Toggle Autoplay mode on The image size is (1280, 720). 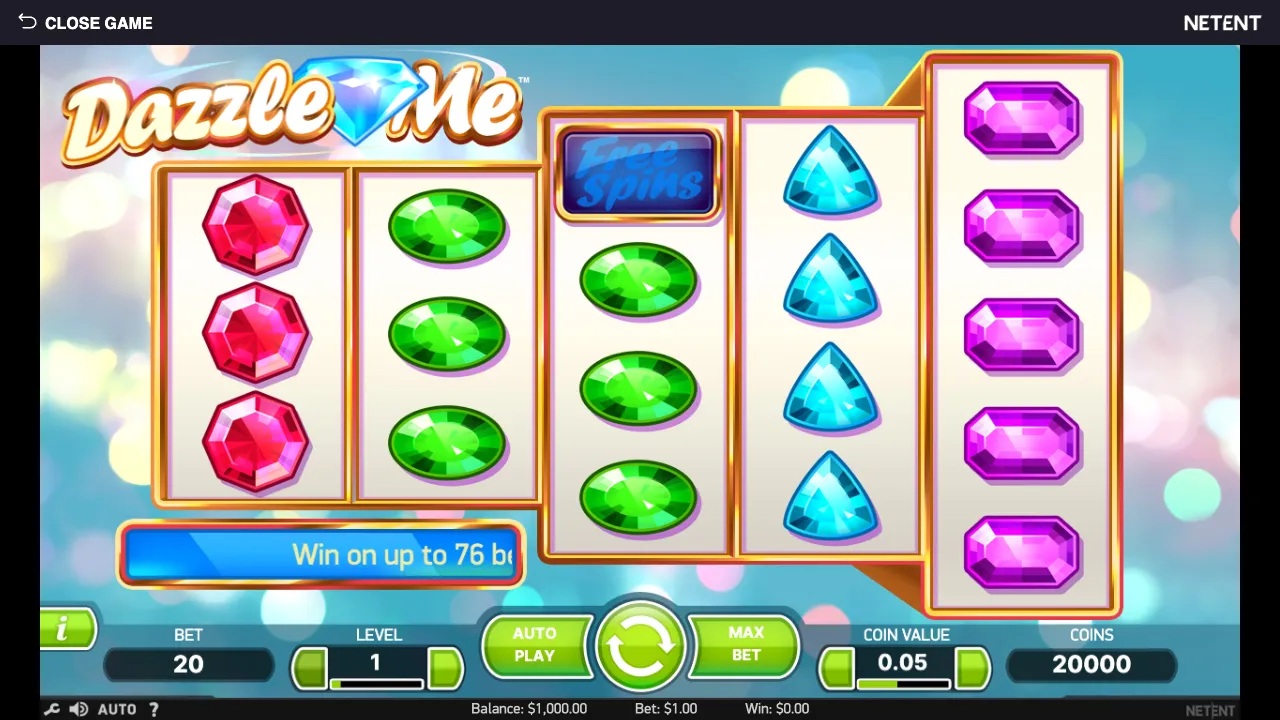pos(537,645)
